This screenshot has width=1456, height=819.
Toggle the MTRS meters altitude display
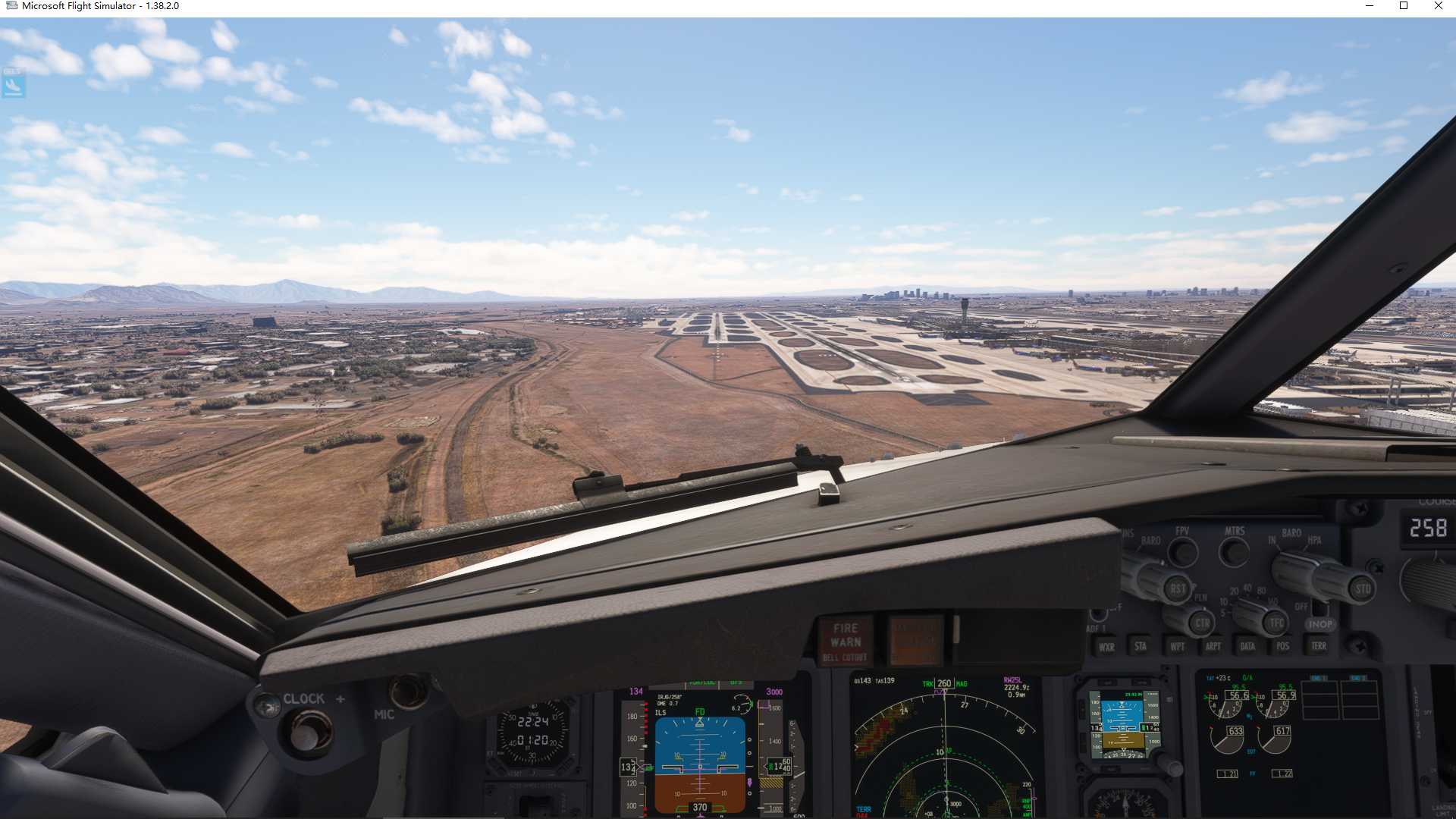click(1233, 553)
